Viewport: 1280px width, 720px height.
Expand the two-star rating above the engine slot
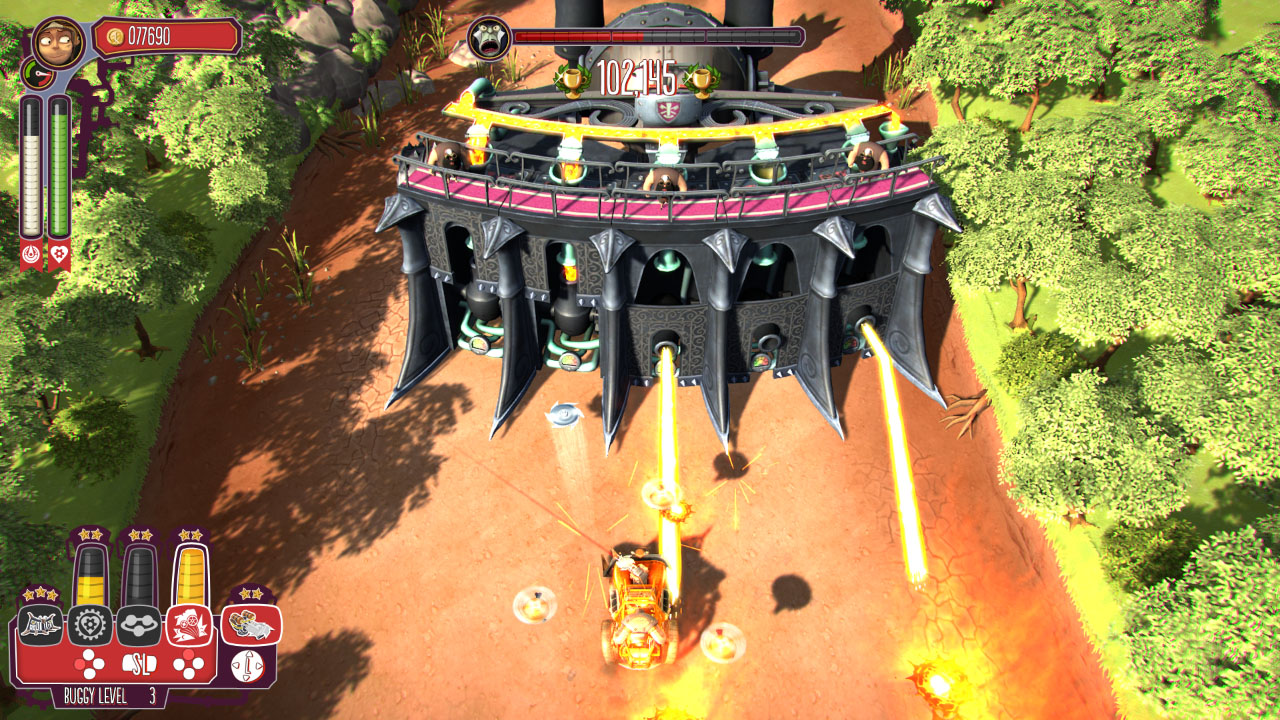[x=249, y=594]
